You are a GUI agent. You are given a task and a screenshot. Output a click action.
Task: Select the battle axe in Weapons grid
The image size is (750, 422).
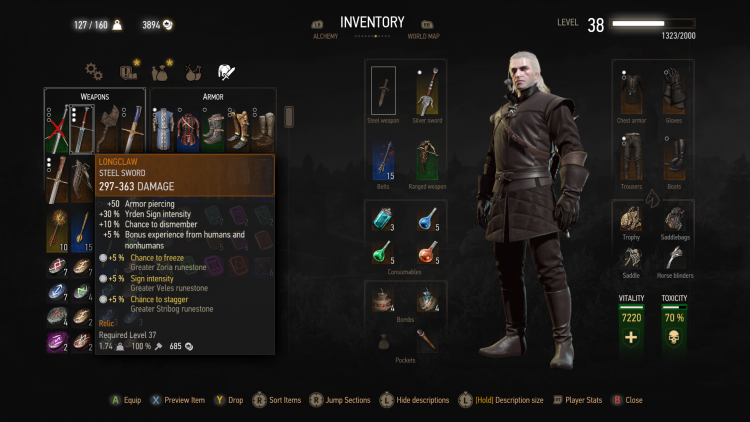point(108,127)
